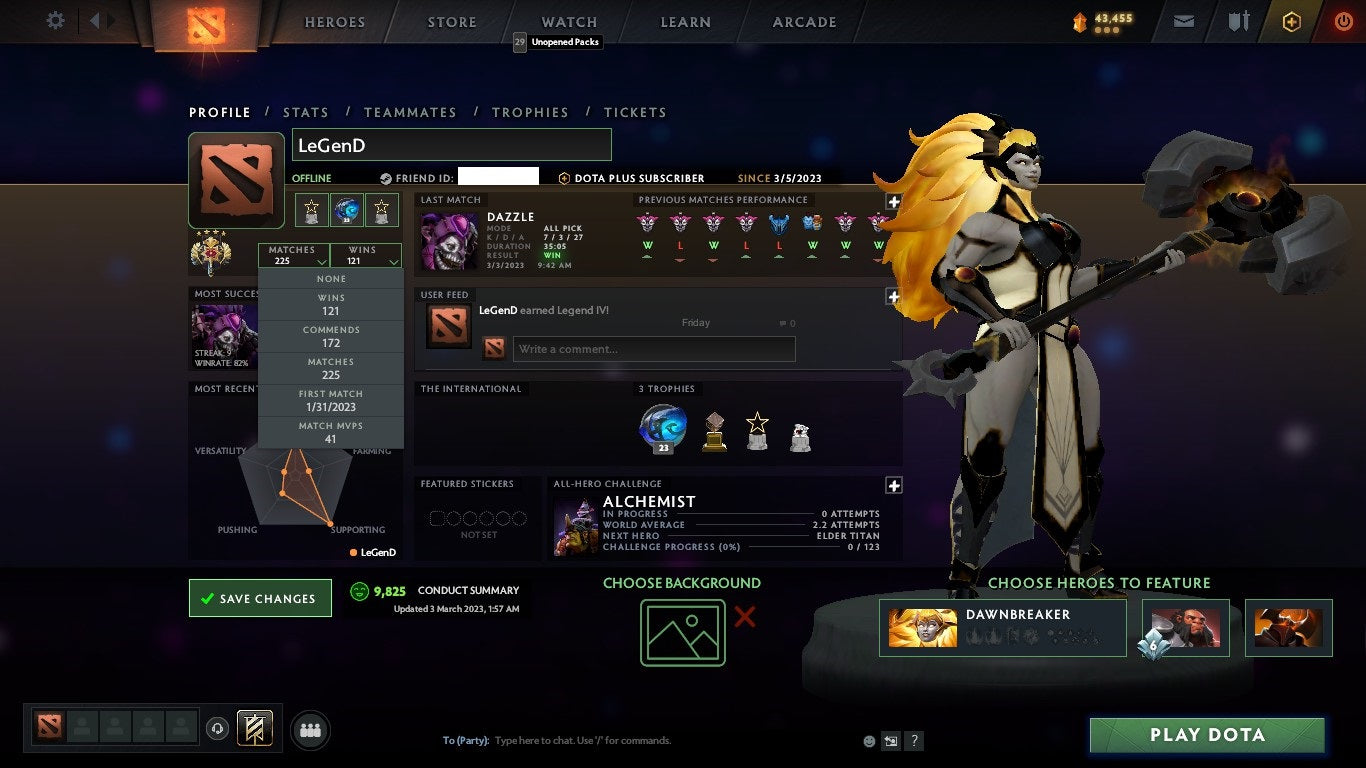Click the Write a comment field
This screenshot has height=768, width=1366.
653,348
